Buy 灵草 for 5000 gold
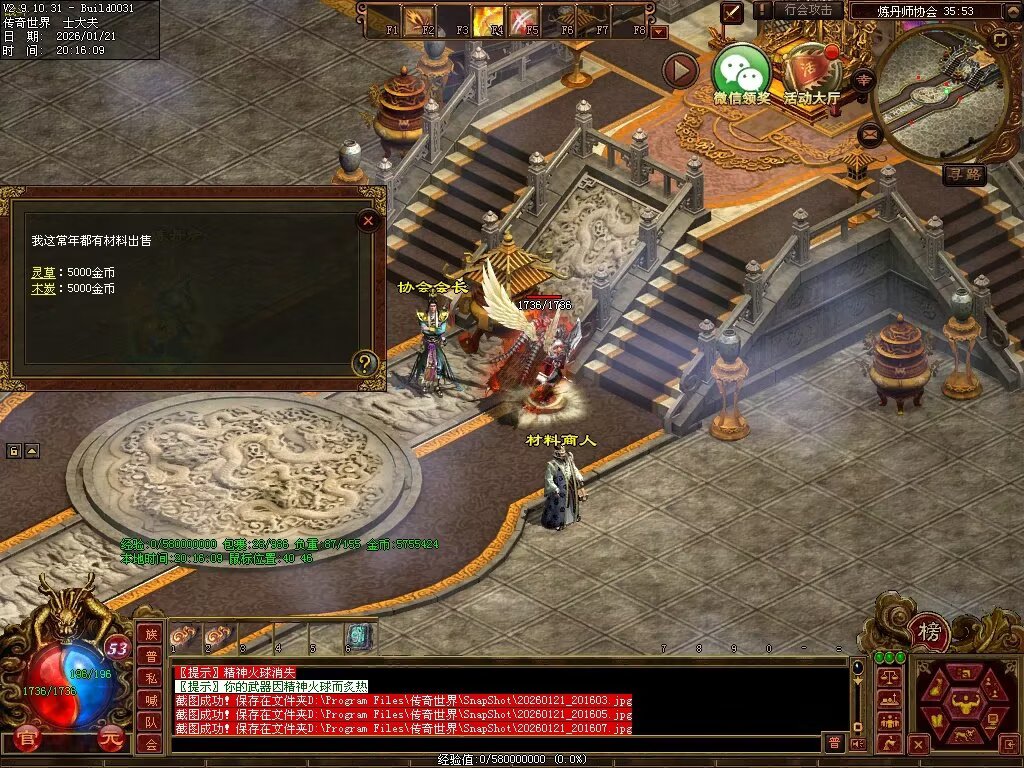1024x768 pixels. (43, 272)
